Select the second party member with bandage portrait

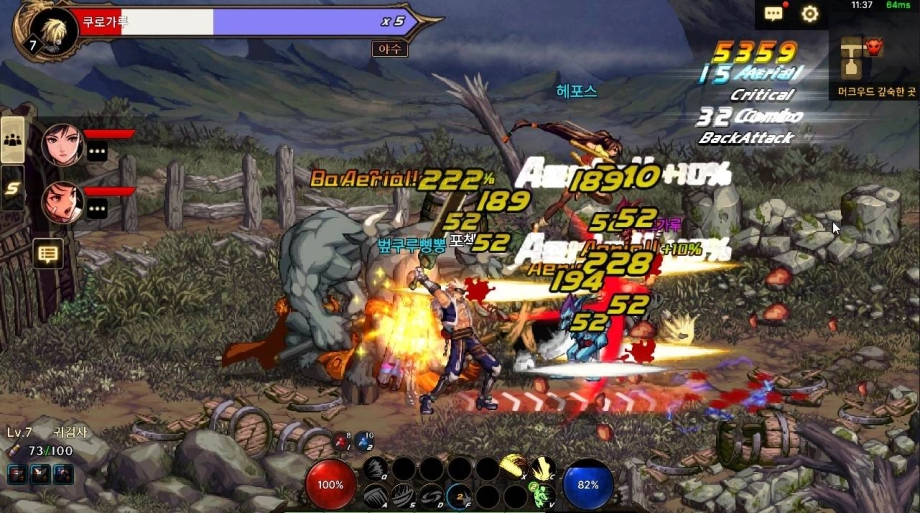point(62,201)
